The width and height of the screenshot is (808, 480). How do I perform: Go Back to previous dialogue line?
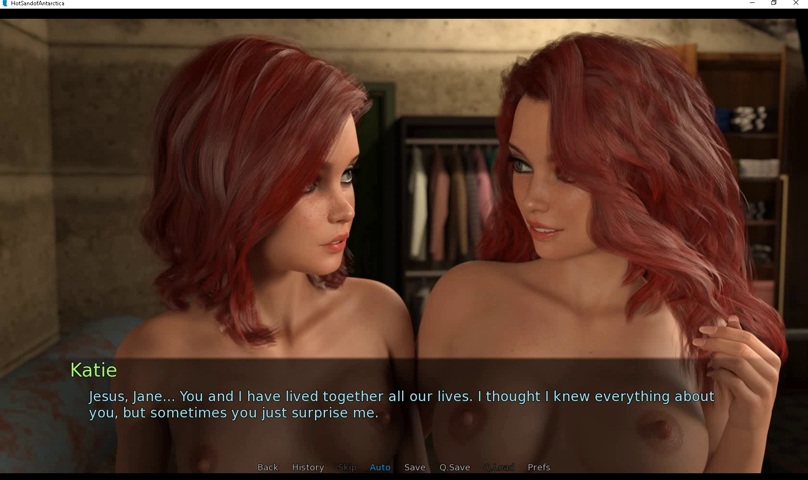click(267, 467)
